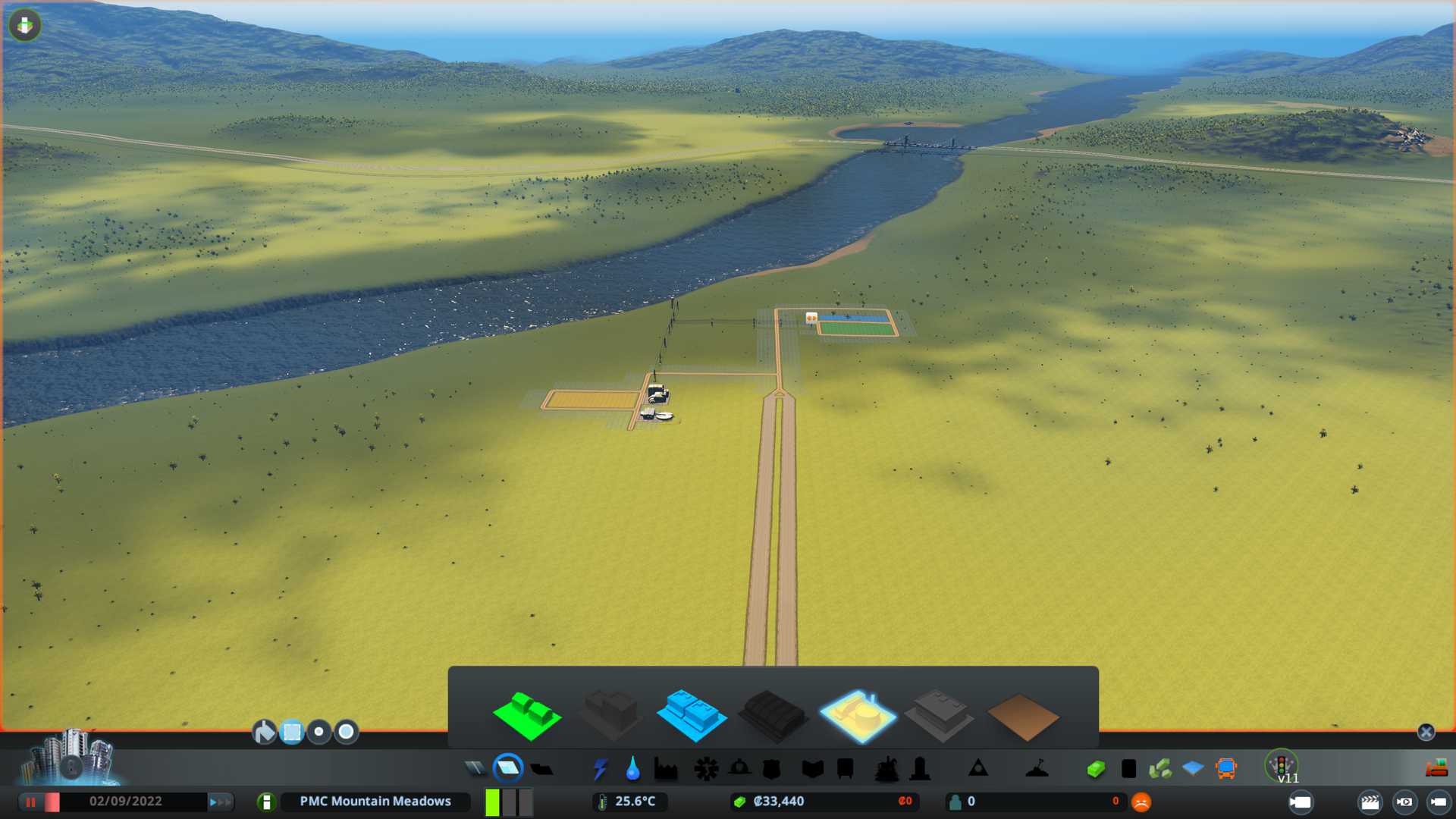Activate the bulldozer tool
The width and height of the screenshot is (1456, 819).
tap(1436, 769)
